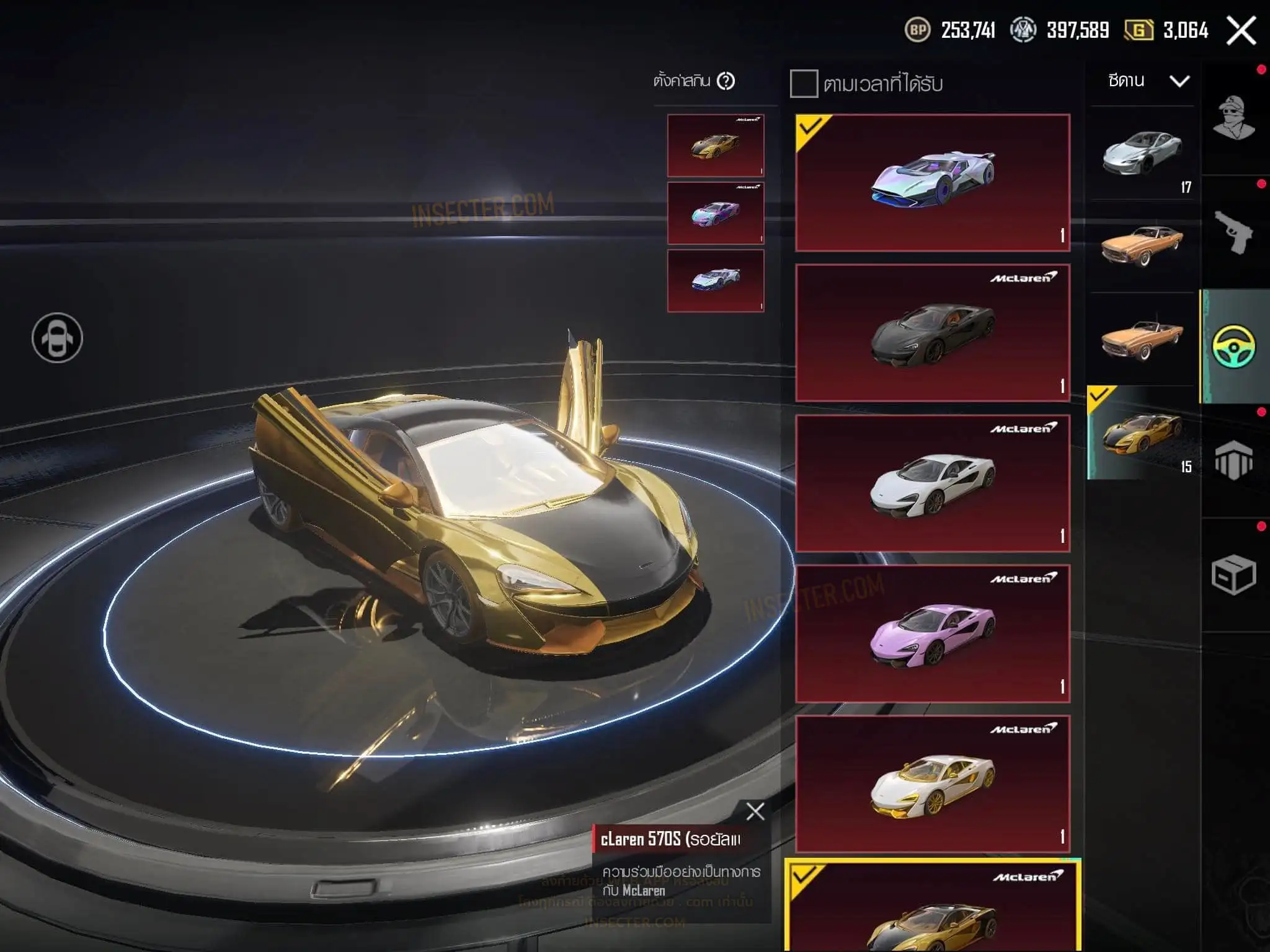Open the box crate inventory tab
The width and height of the screenshot is (1270, 952).
(1234, 575)
